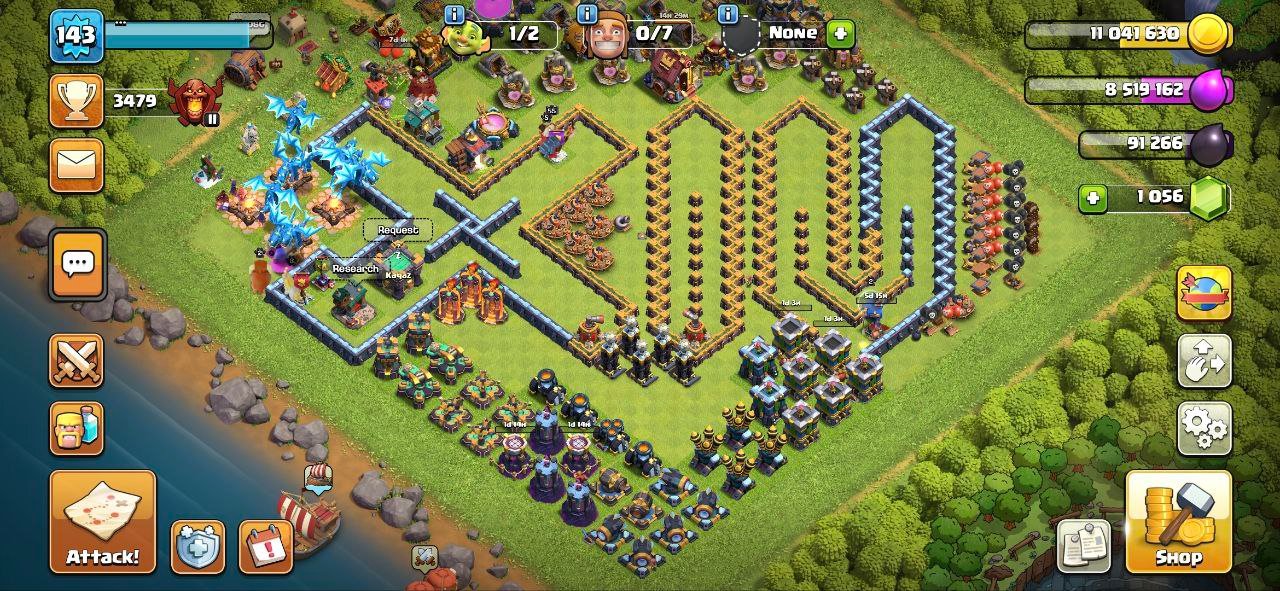This screenshot has height=591, width=1280.
Task: Open the events calendar button
Action: coord(265,546)
